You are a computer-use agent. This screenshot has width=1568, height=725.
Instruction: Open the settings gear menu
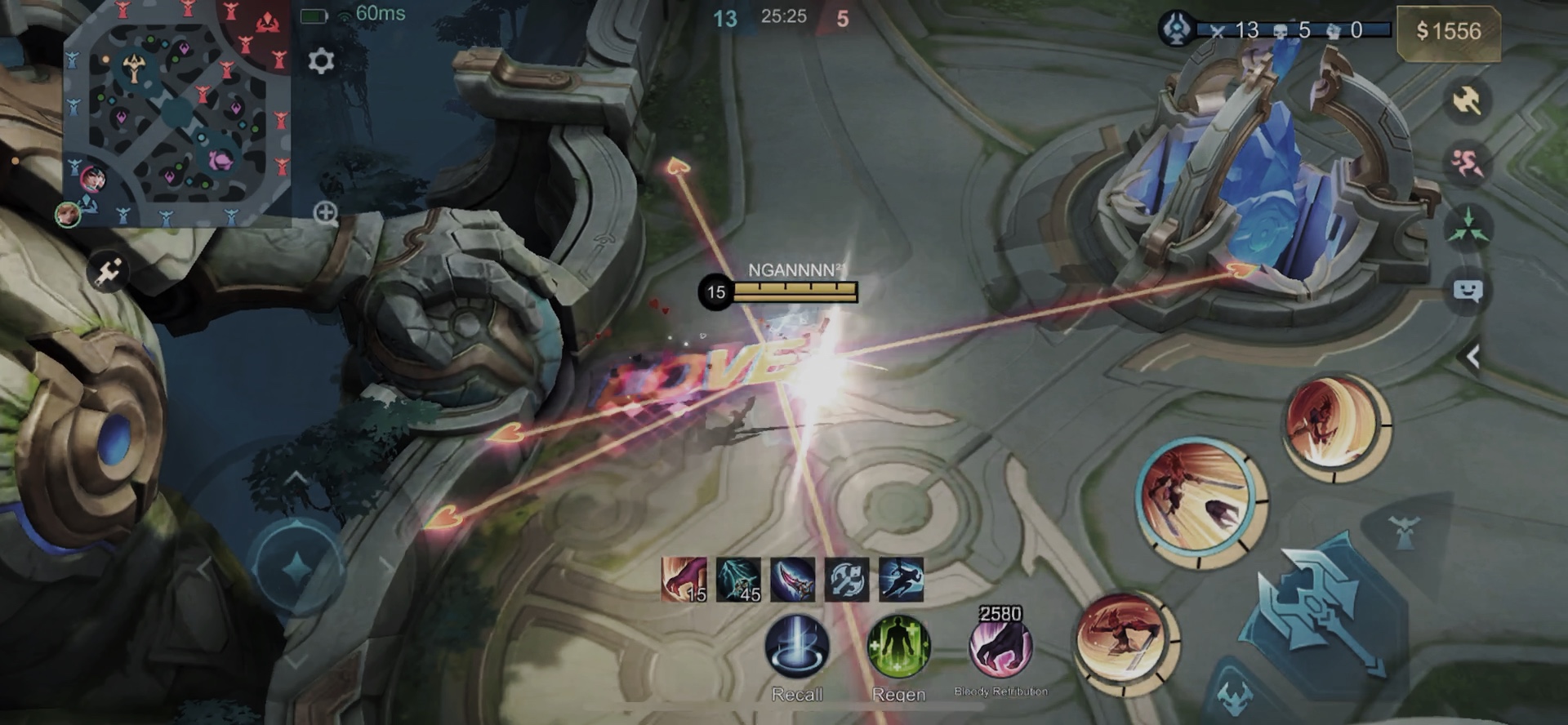[x=321, y=61]
